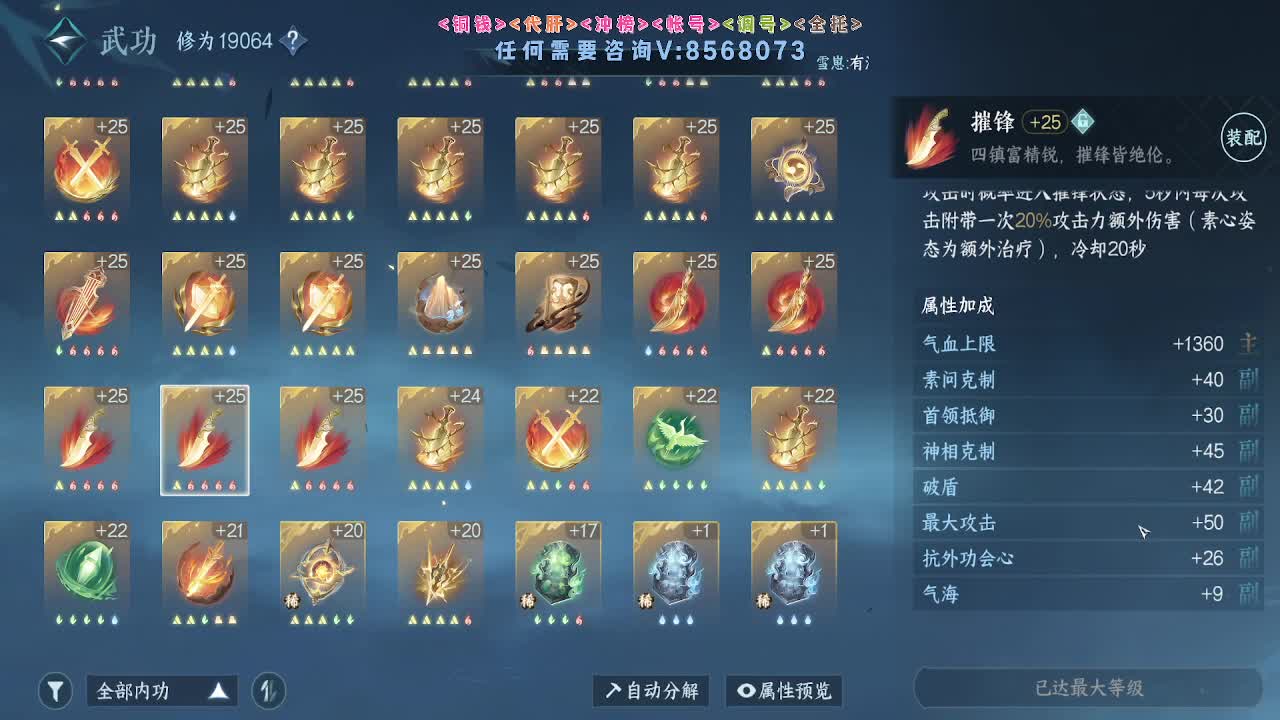Select the currently highlighted 摧锋 red dagger skill

204,437
